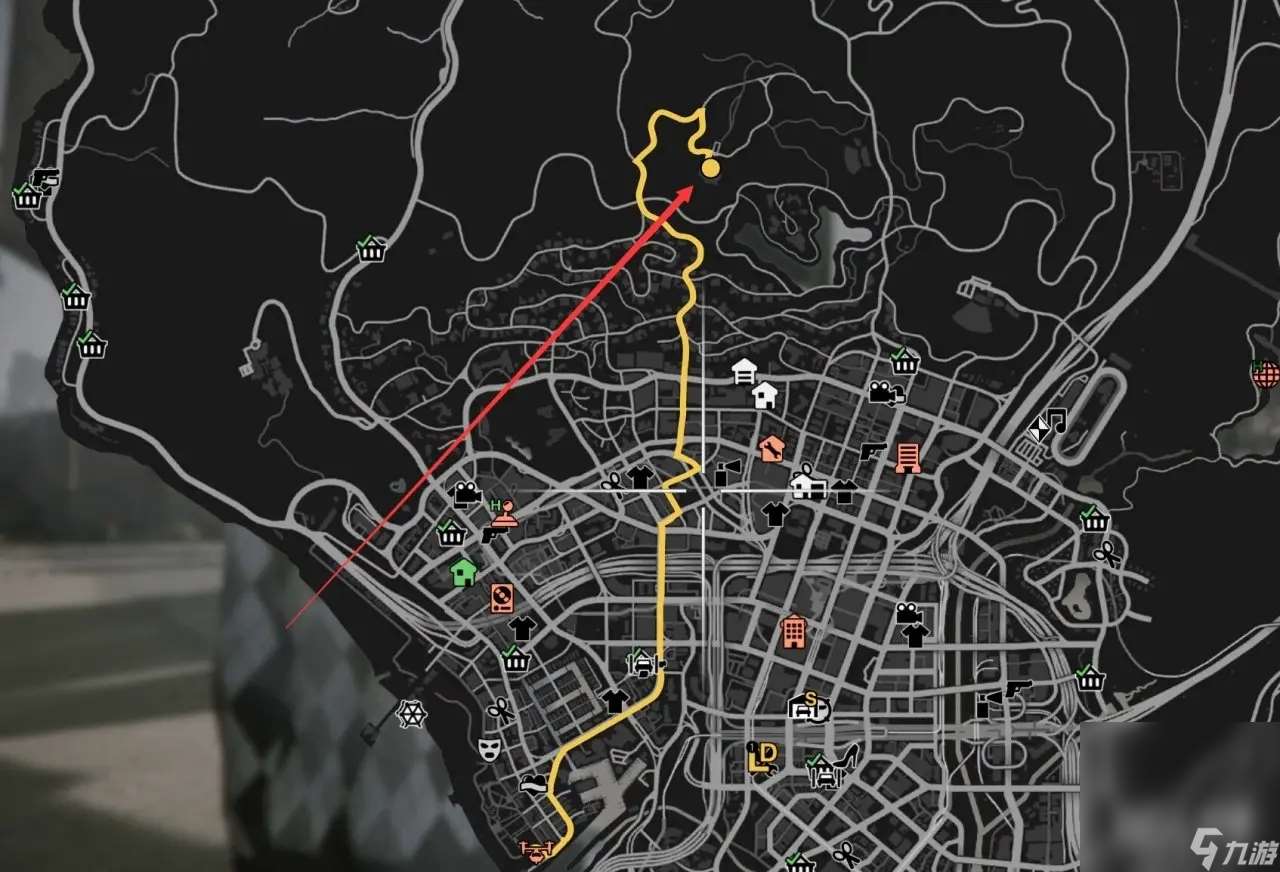Click the orange vinyl record studio blip
This screenshot has width=1280, height=872.
[502, 599]
